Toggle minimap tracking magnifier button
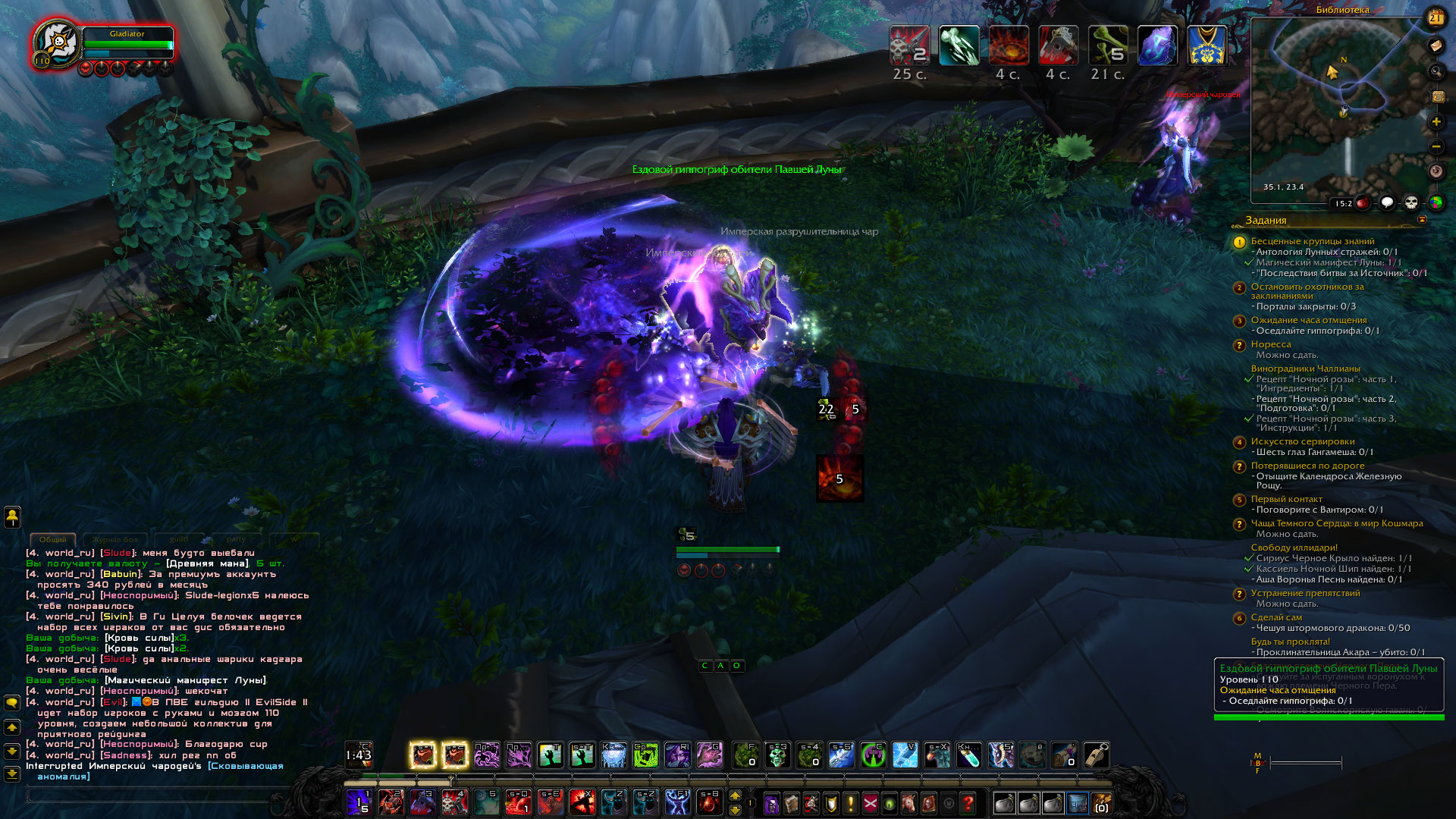Viewport: 1456px width, 819px height. (x=1436, y=72)
